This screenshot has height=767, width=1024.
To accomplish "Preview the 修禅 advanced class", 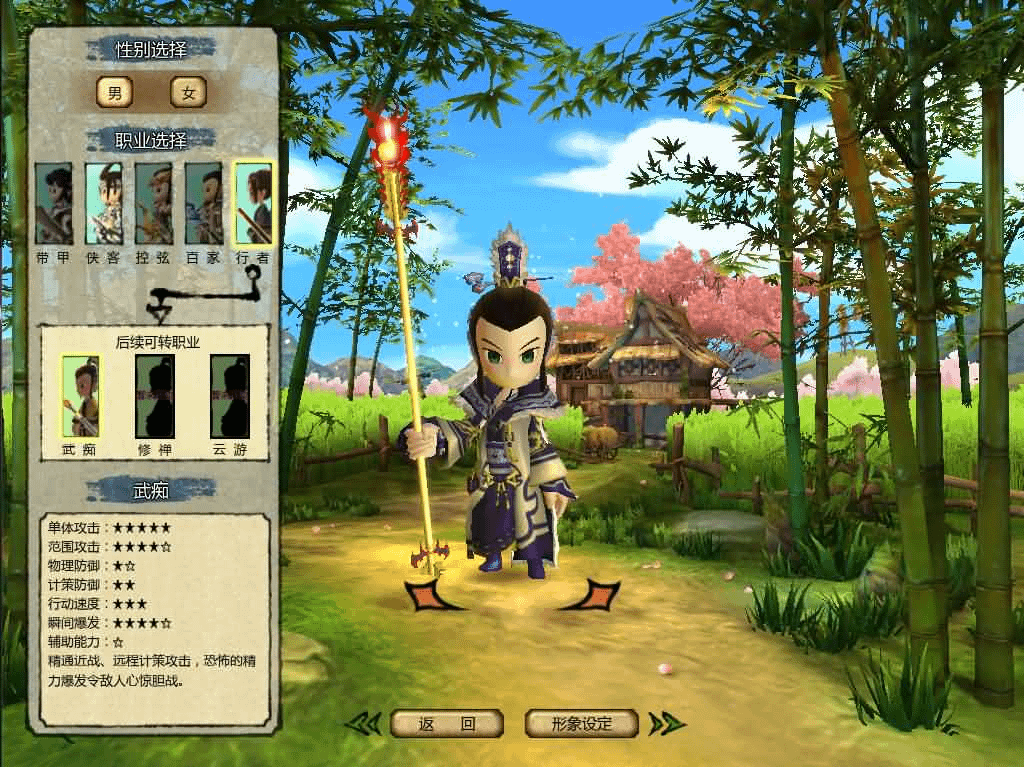I will 155,396.
